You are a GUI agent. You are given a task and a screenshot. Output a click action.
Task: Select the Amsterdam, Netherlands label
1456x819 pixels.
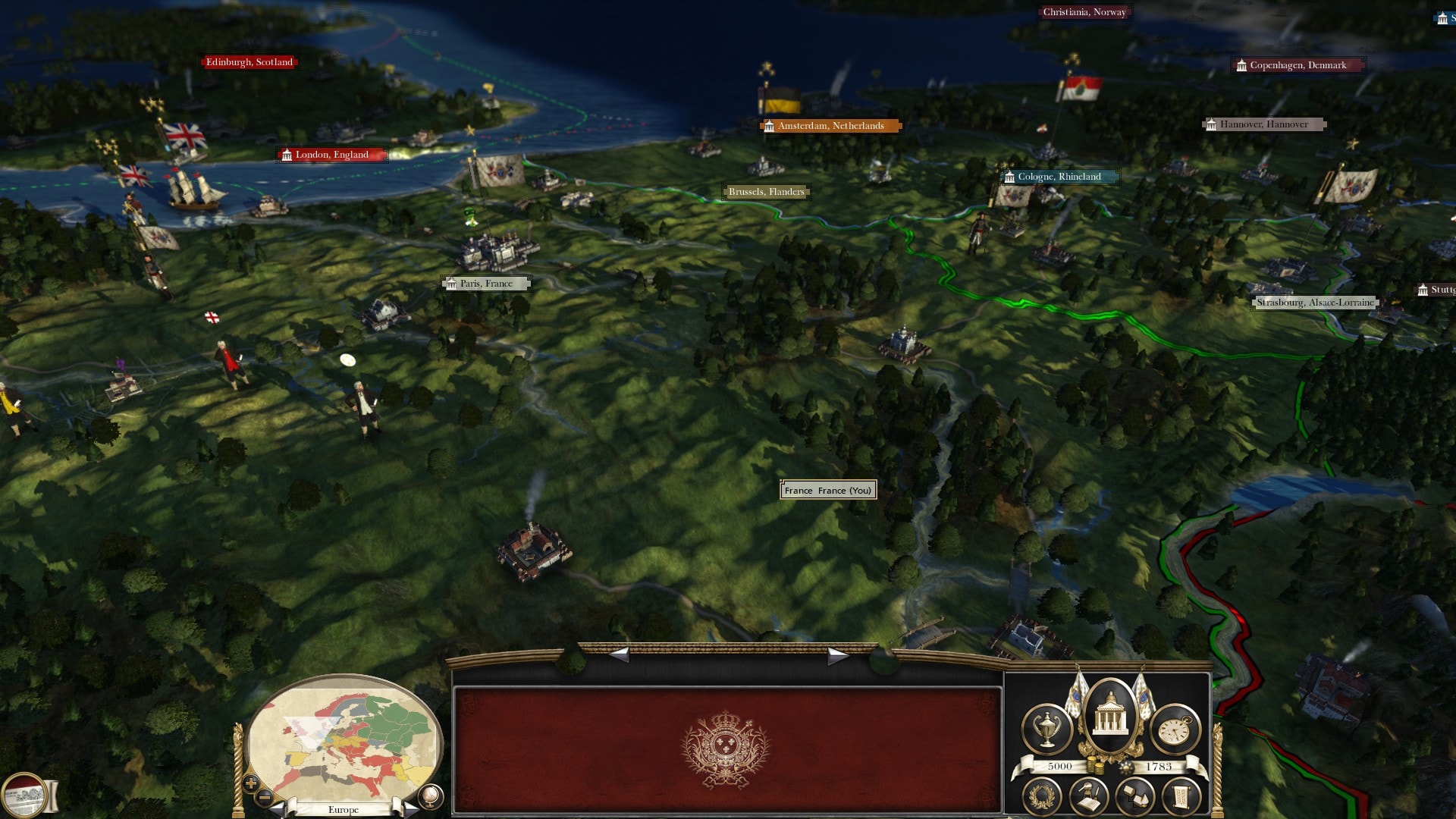830,126
